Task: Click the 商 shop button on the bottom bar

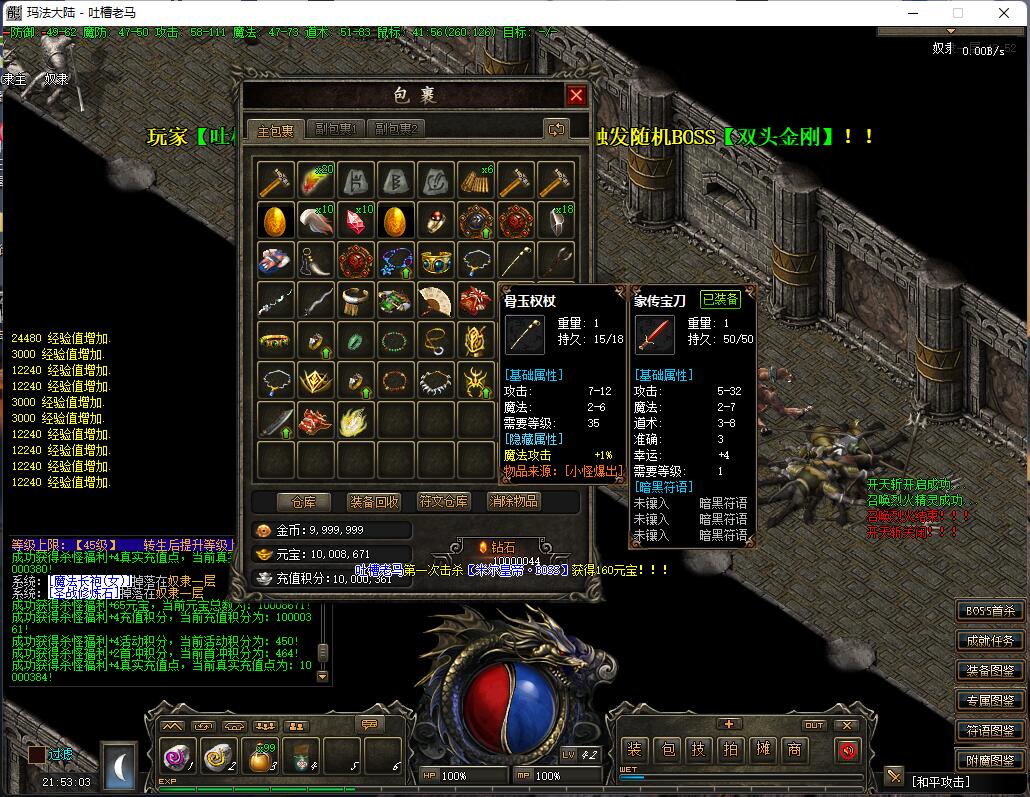Action: pos(795,750)
